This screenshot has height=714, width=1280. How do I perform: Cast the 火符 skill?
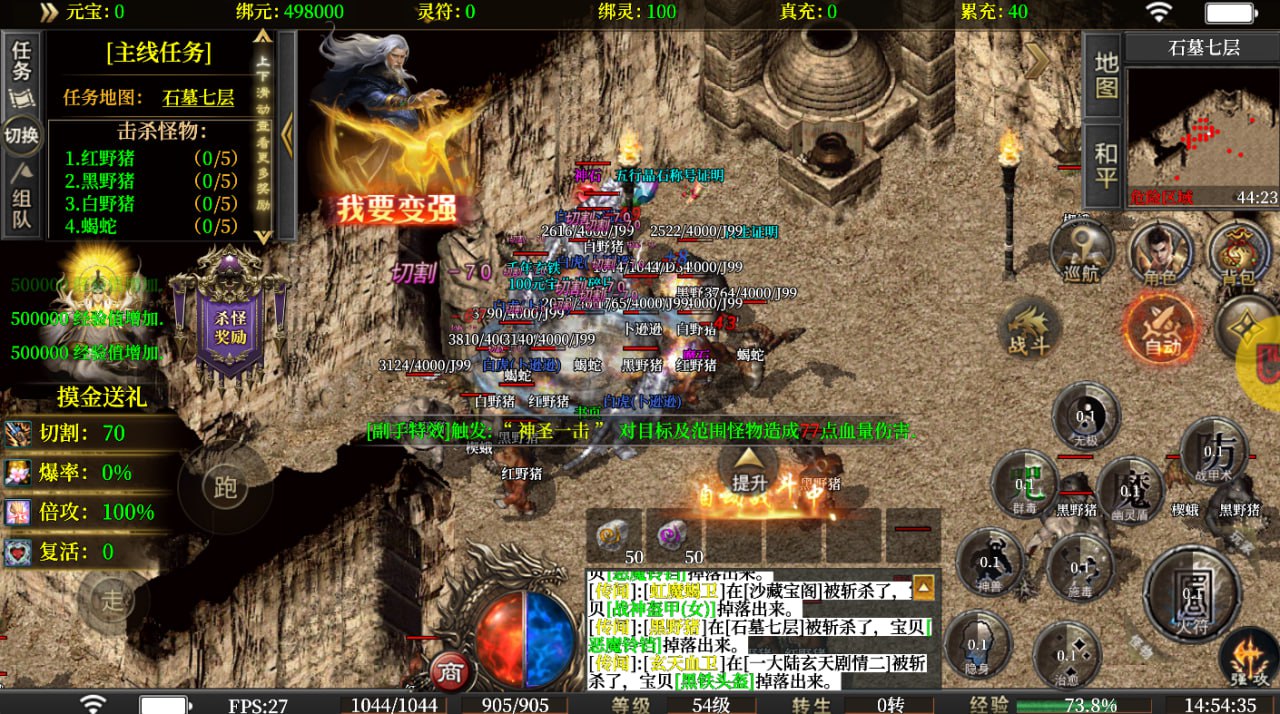tap(1192, 596)
